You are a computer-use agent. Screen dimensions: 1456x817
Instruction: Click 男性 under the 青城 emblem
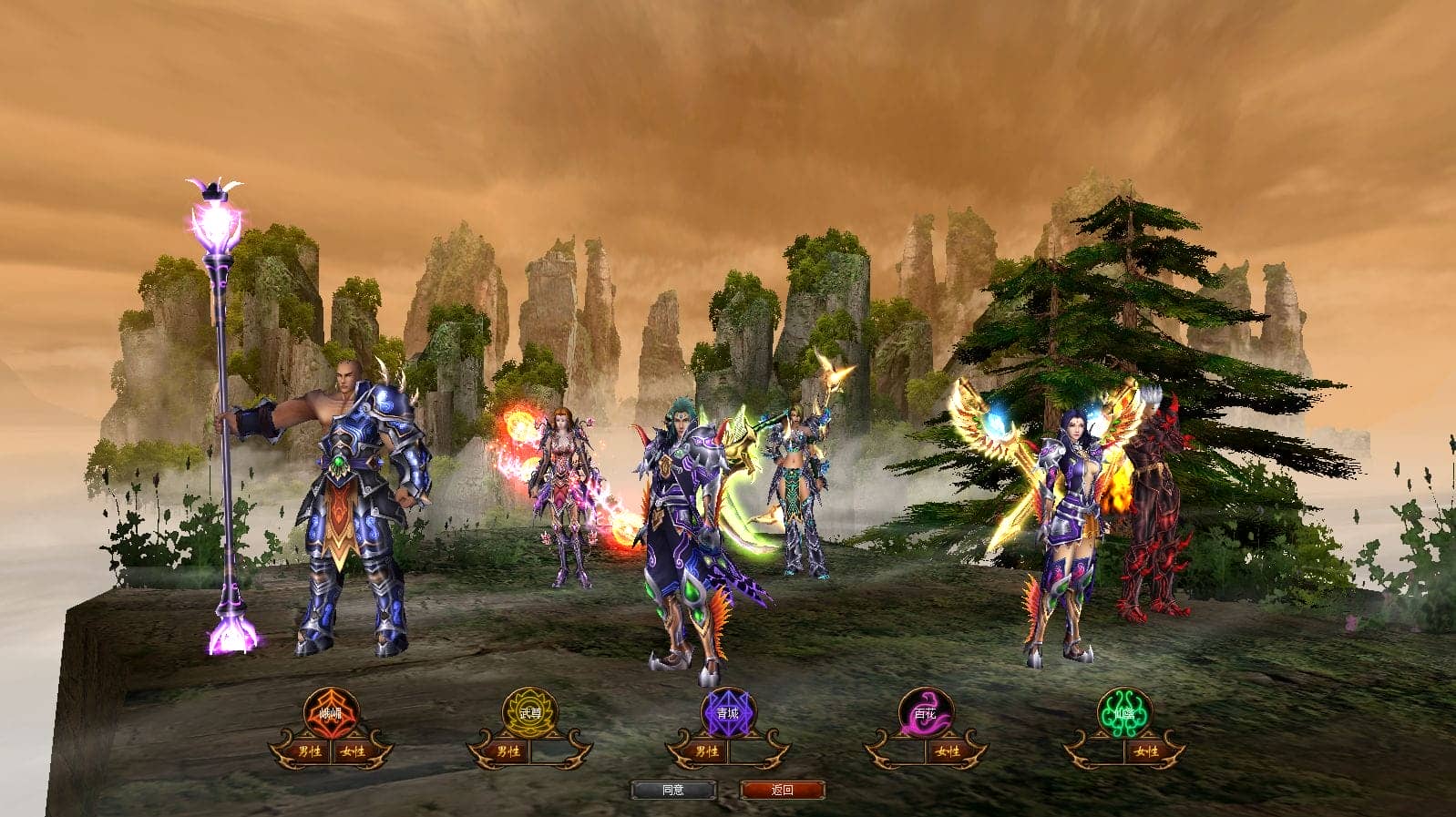706,751
